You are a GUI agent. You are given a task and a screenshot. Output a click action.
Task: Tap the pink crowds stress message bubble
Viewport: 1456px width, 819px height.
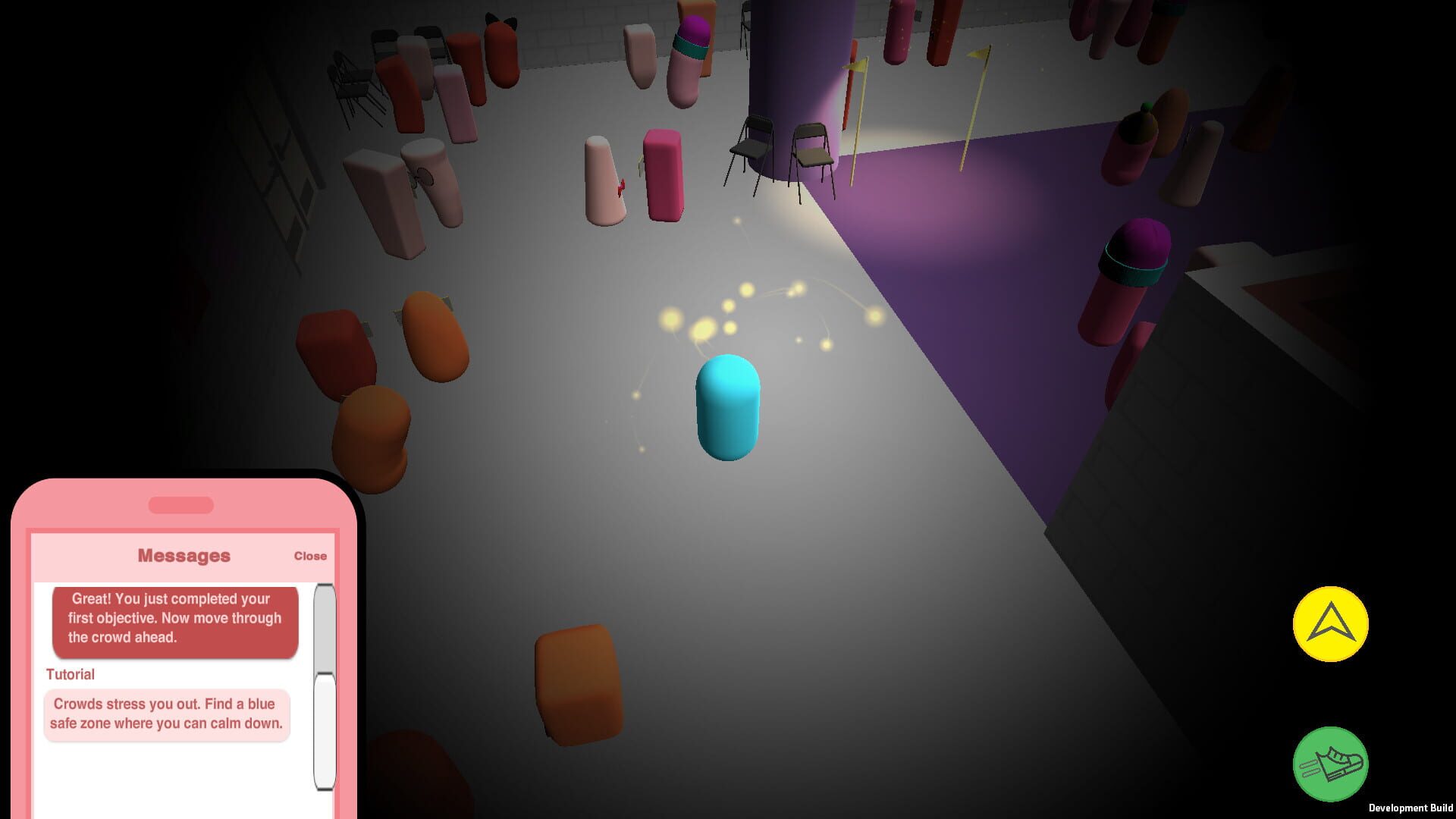(x=165, y=714)
